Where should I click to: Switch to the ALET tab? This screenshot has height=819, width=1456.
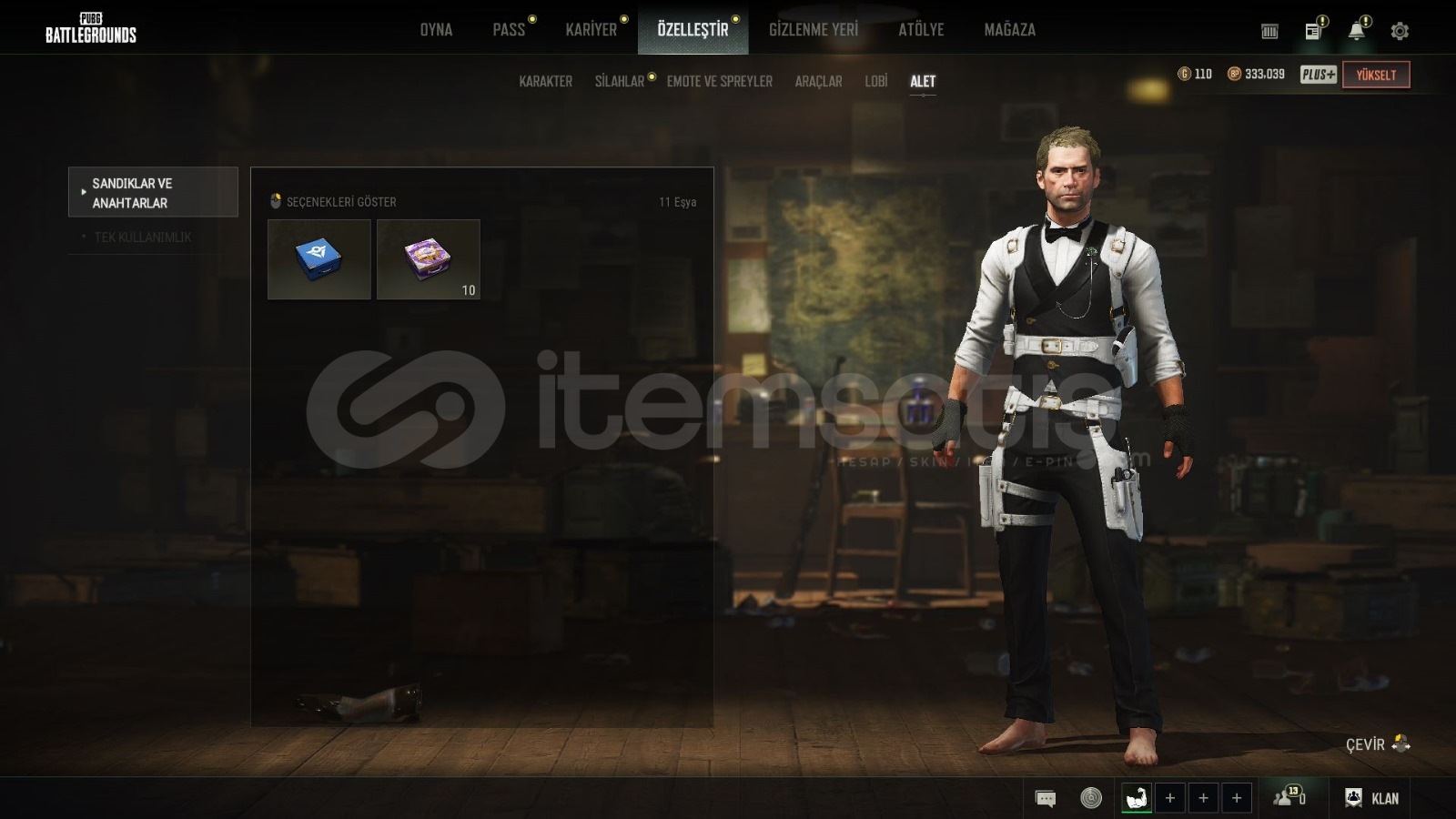click(x=922, y=81)
